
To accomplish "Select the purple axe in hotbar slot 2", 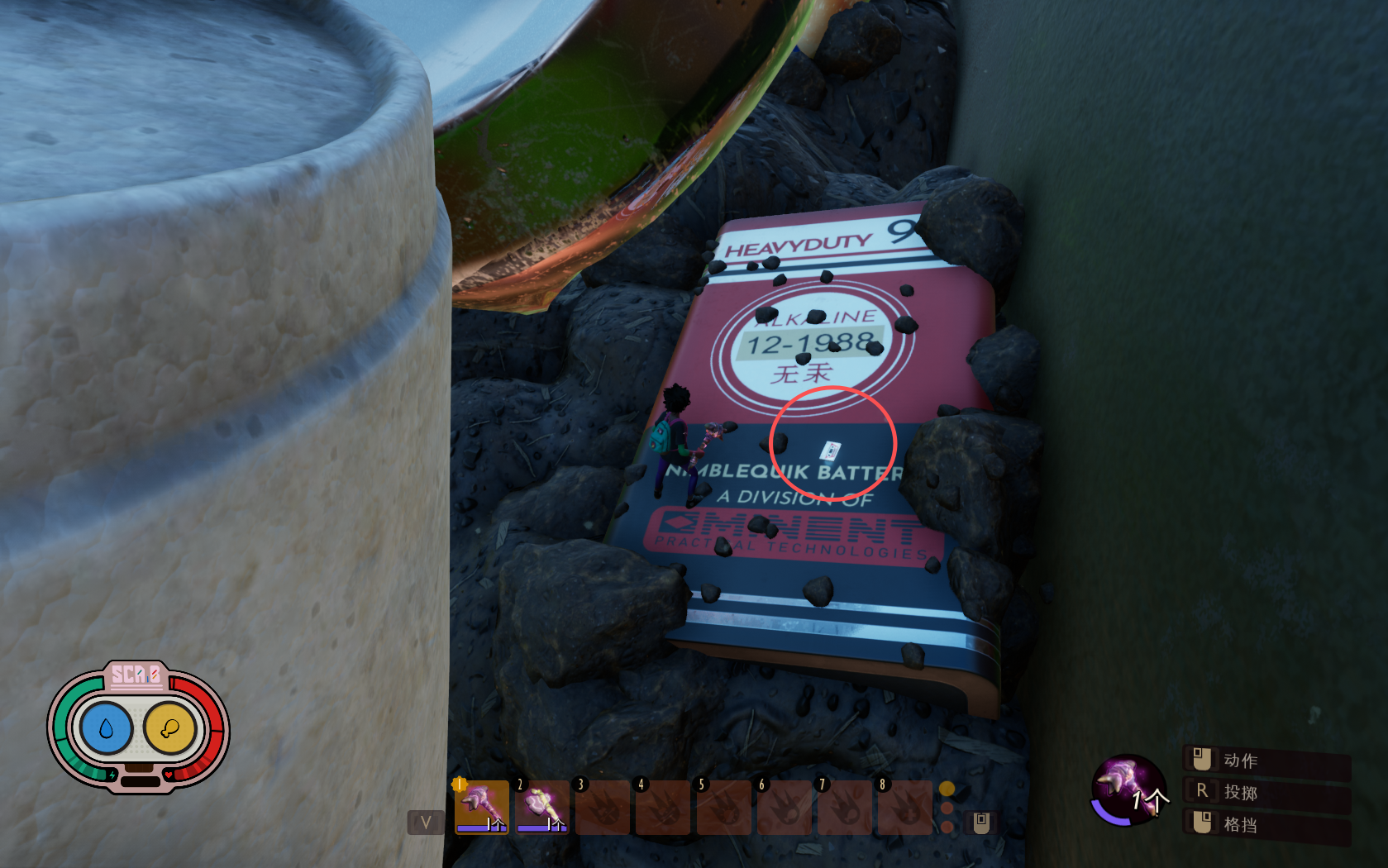I will [x=542, y=806].
